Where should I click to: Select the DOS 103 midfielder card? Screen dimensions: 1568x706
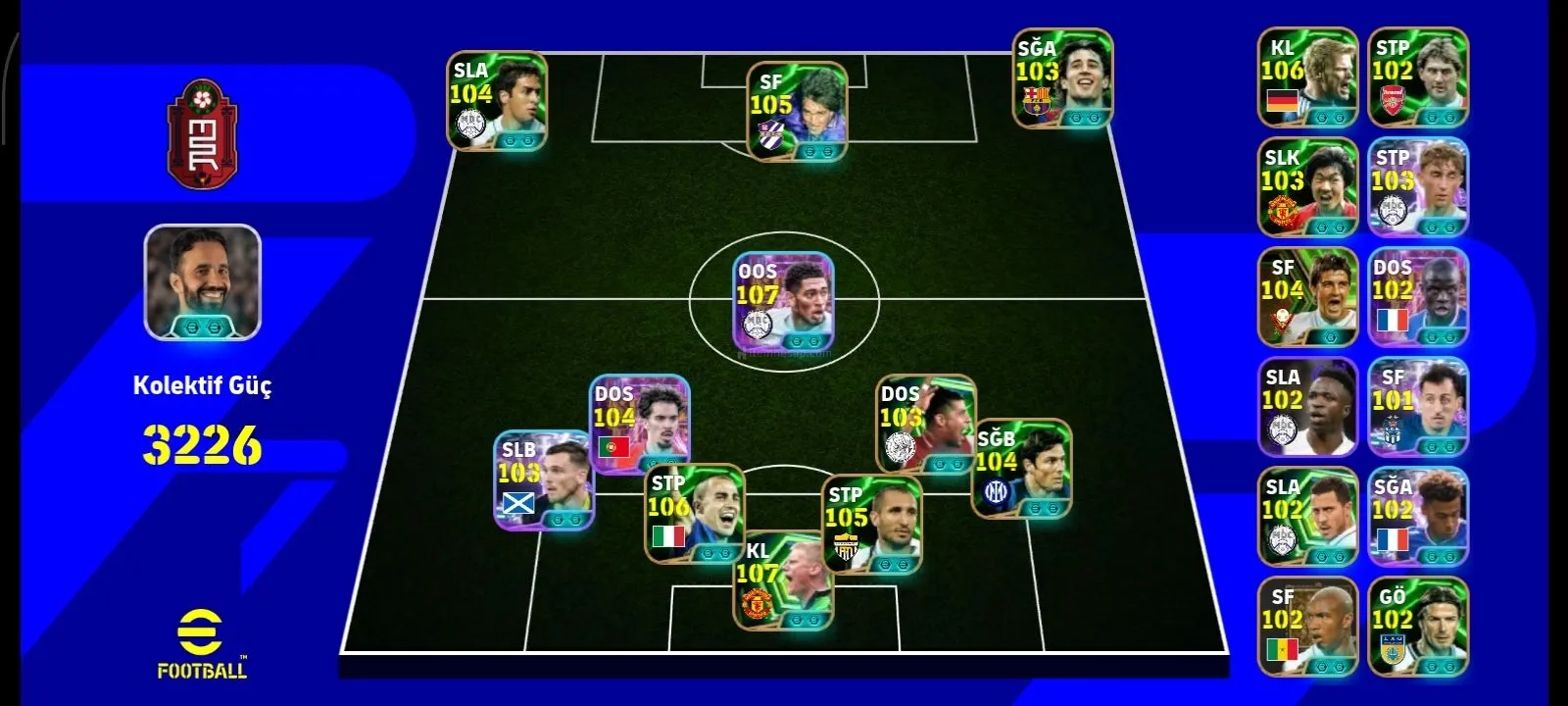pyautogui.click(x=925, y=424)
